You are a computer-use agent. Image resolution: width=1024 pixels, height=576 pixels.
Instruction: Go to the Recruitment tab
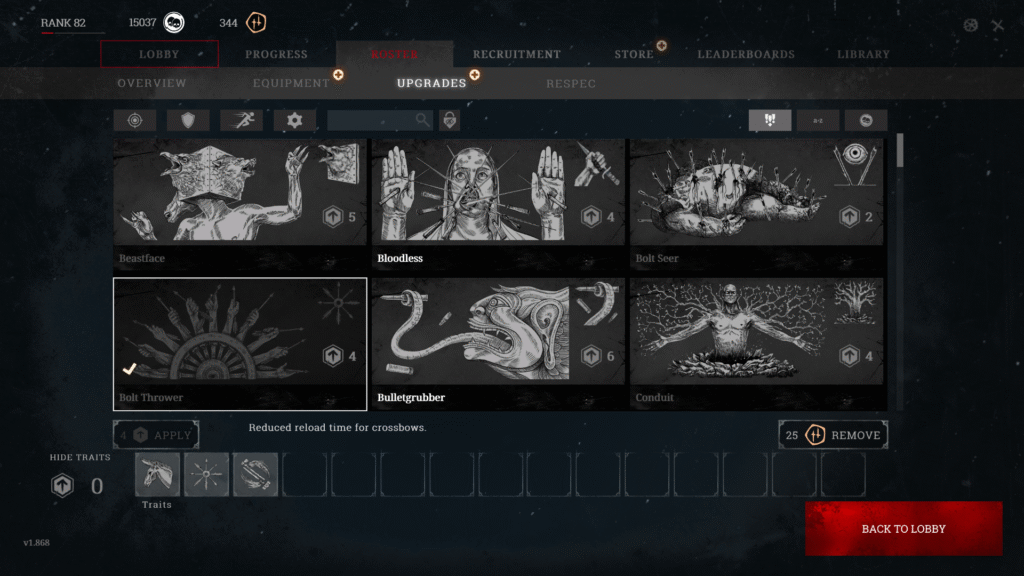pyautogui.click(x=516, y=54)
